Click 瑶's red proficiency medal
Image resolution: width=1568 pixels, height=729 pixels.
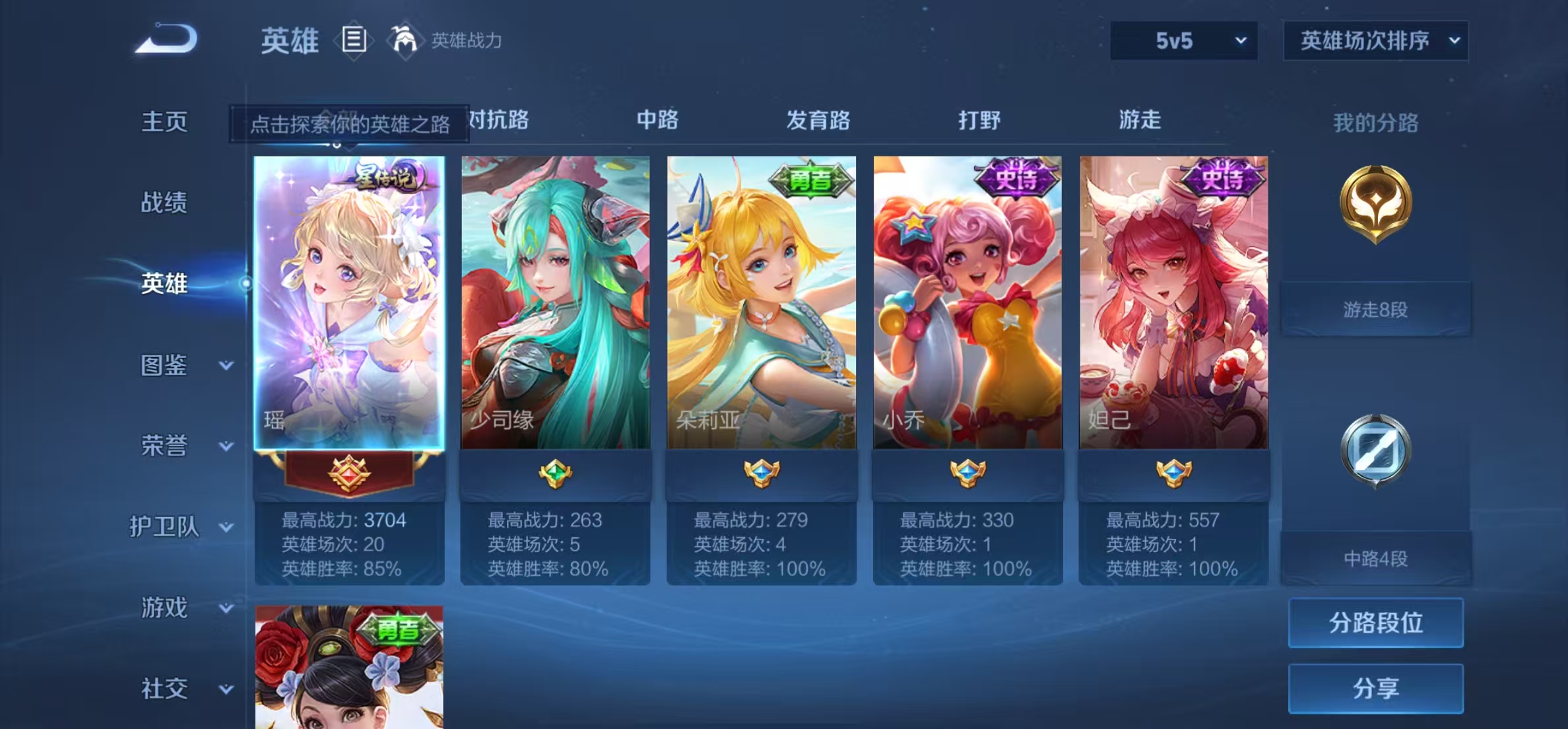350,474
